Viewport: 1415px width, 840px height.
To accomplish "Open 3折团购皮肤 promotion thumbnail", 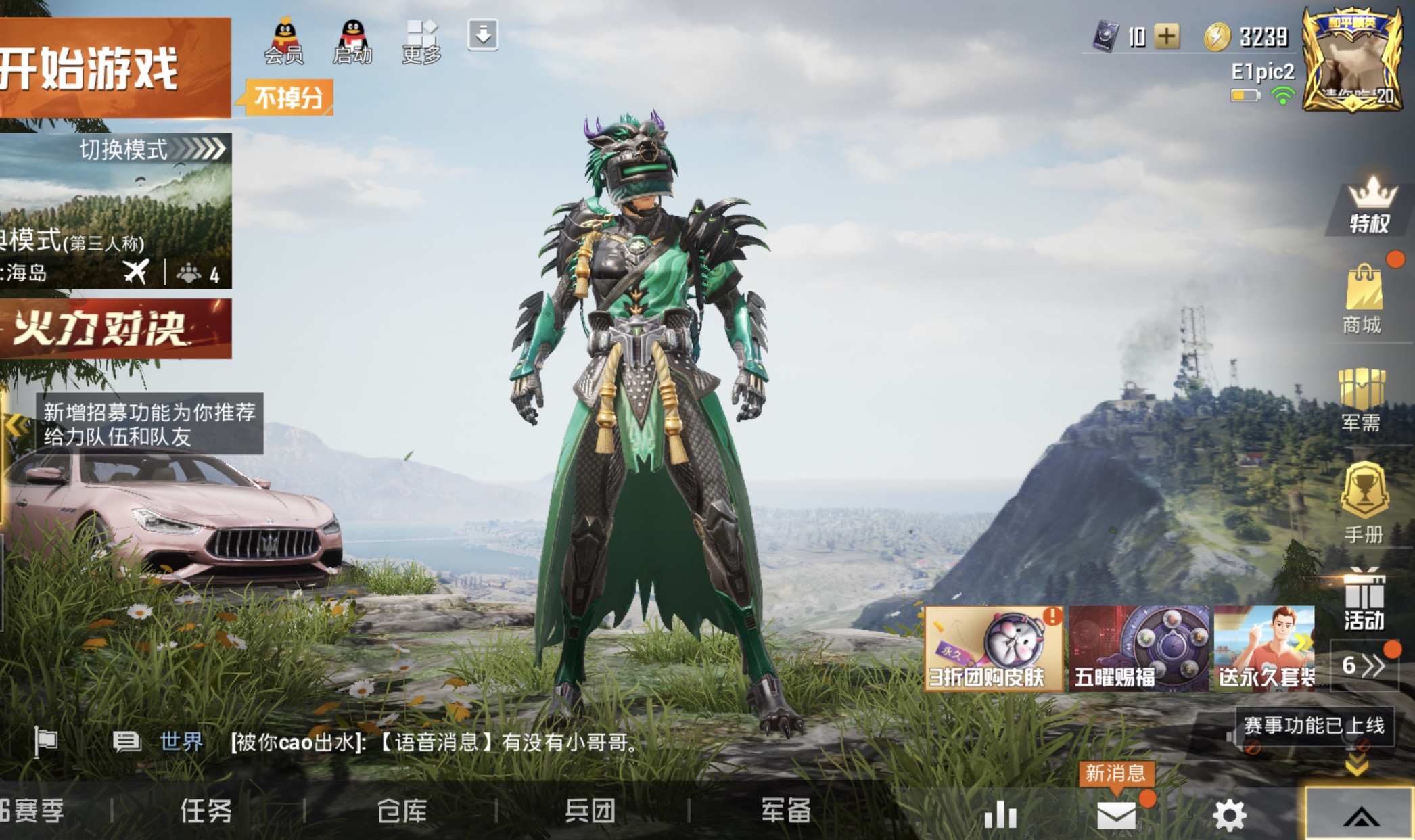I will tap(993, 649).
